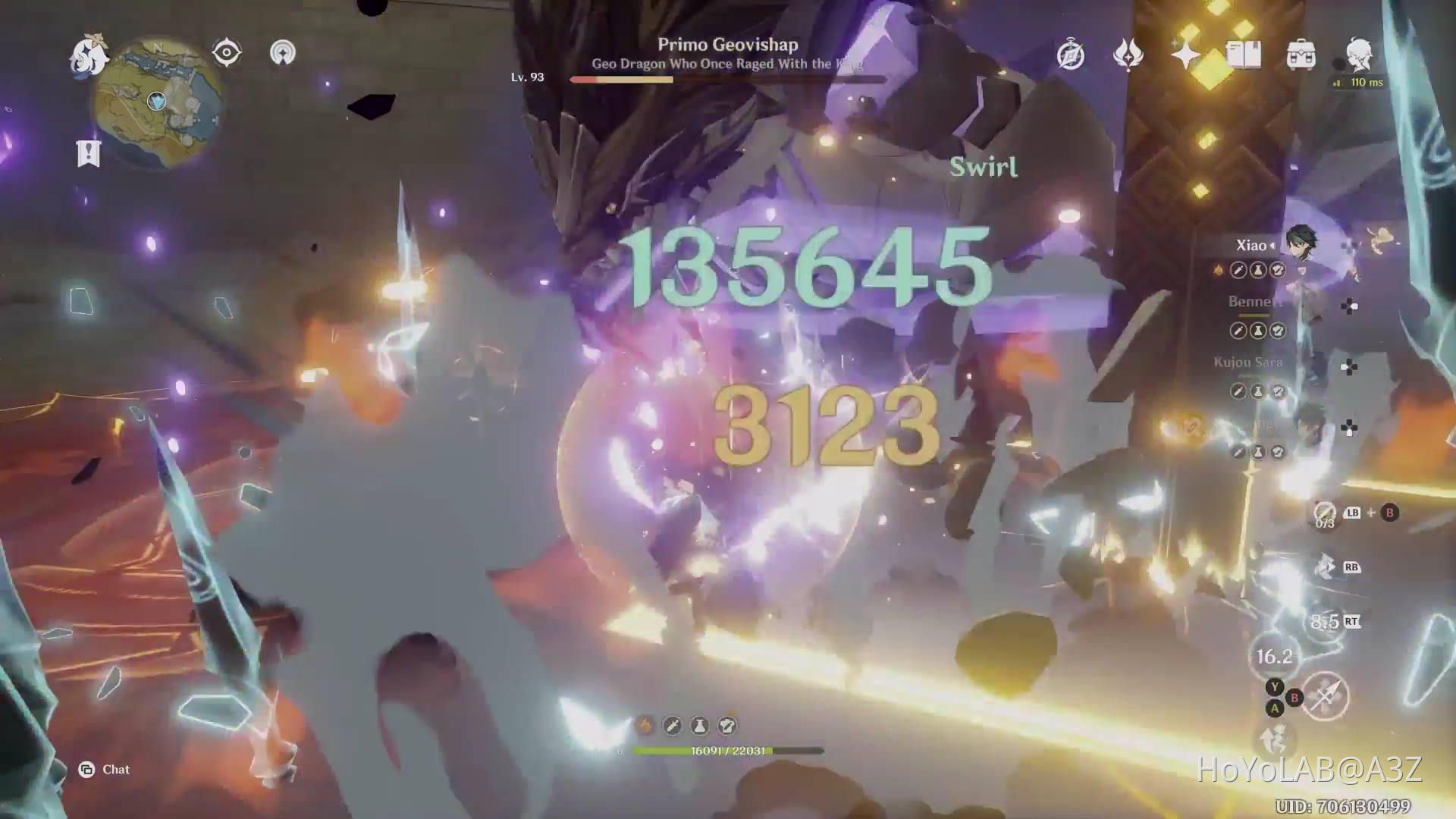Open the Adventurer Handbook

[x=1245, y=55]
